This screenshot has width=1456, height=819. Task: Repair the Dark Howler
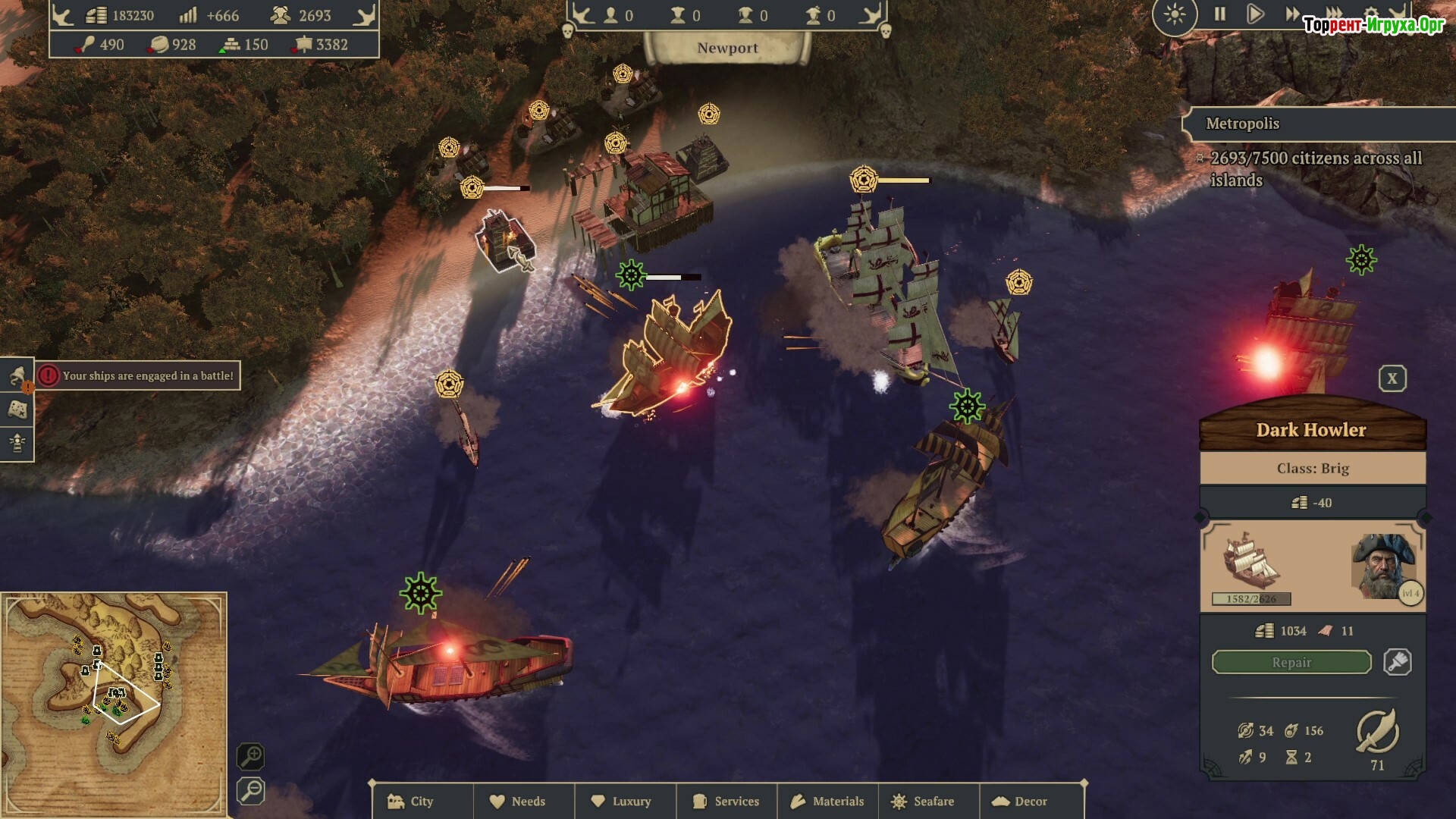[1291, 662]
